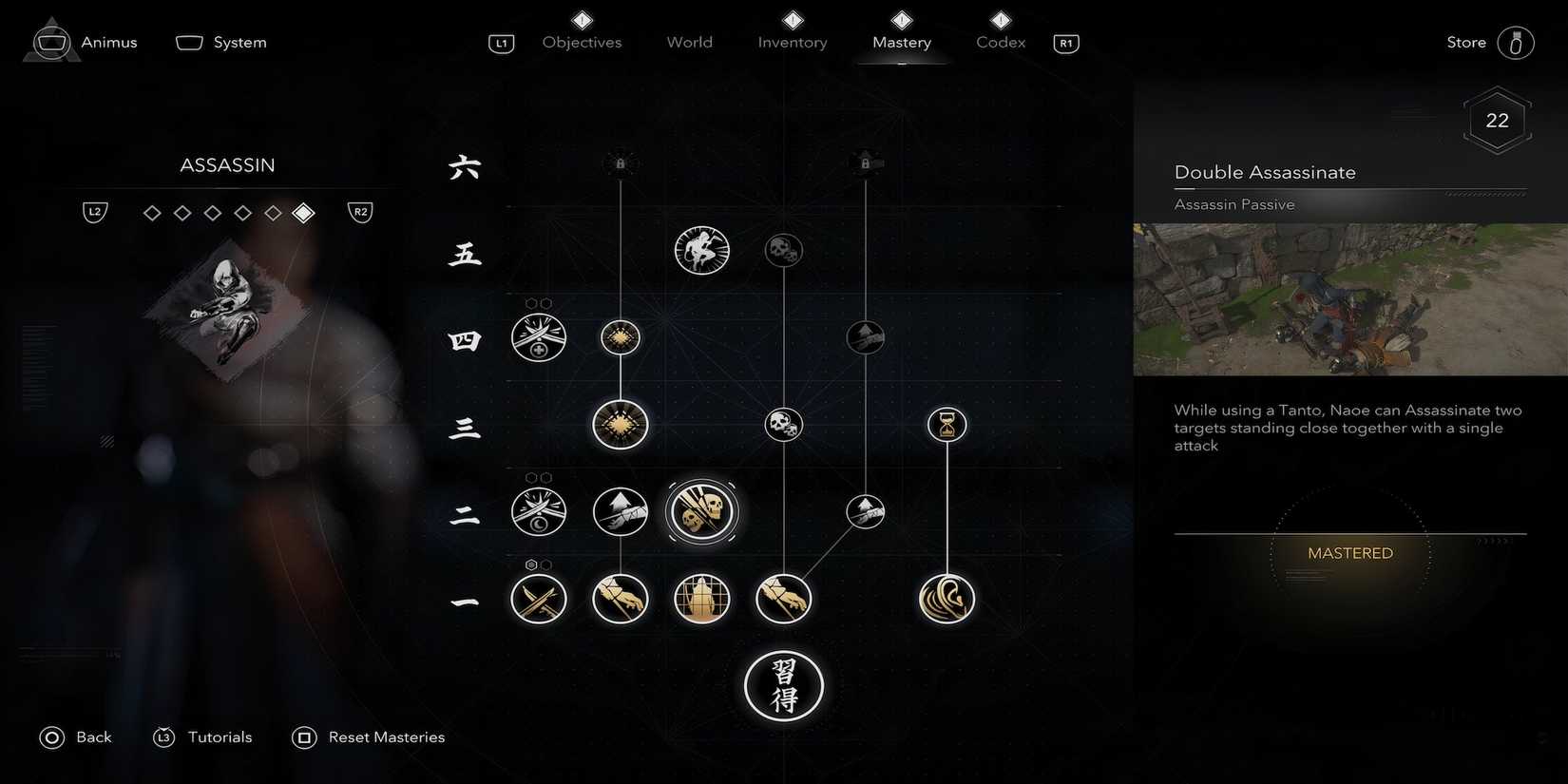Click the 習得 circle at the tree bottom
Viewport: 1568px width, 784px height.
click(x=783, y=686)
